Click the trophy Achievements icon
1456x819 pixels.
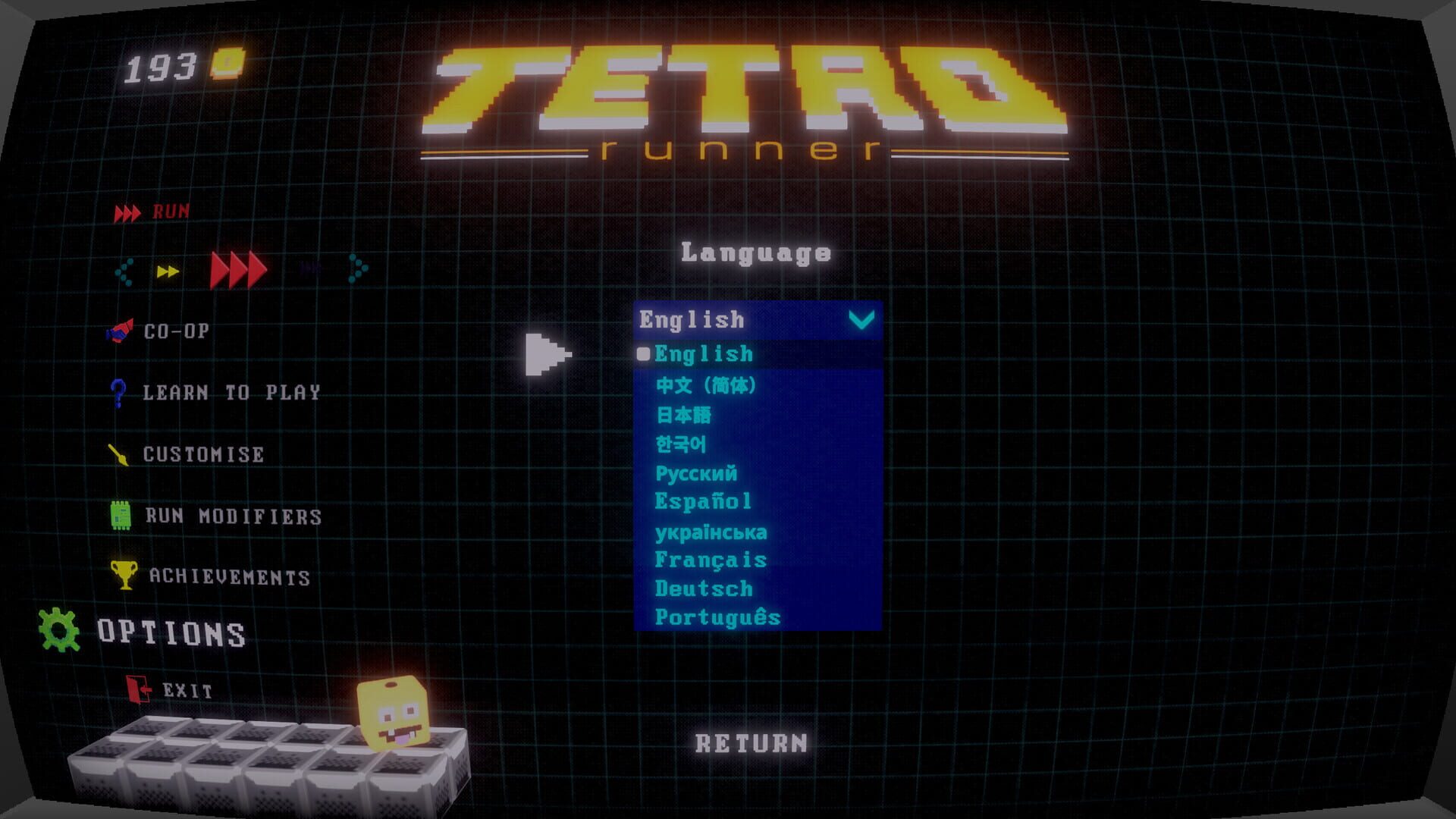[x=123, y=575]
